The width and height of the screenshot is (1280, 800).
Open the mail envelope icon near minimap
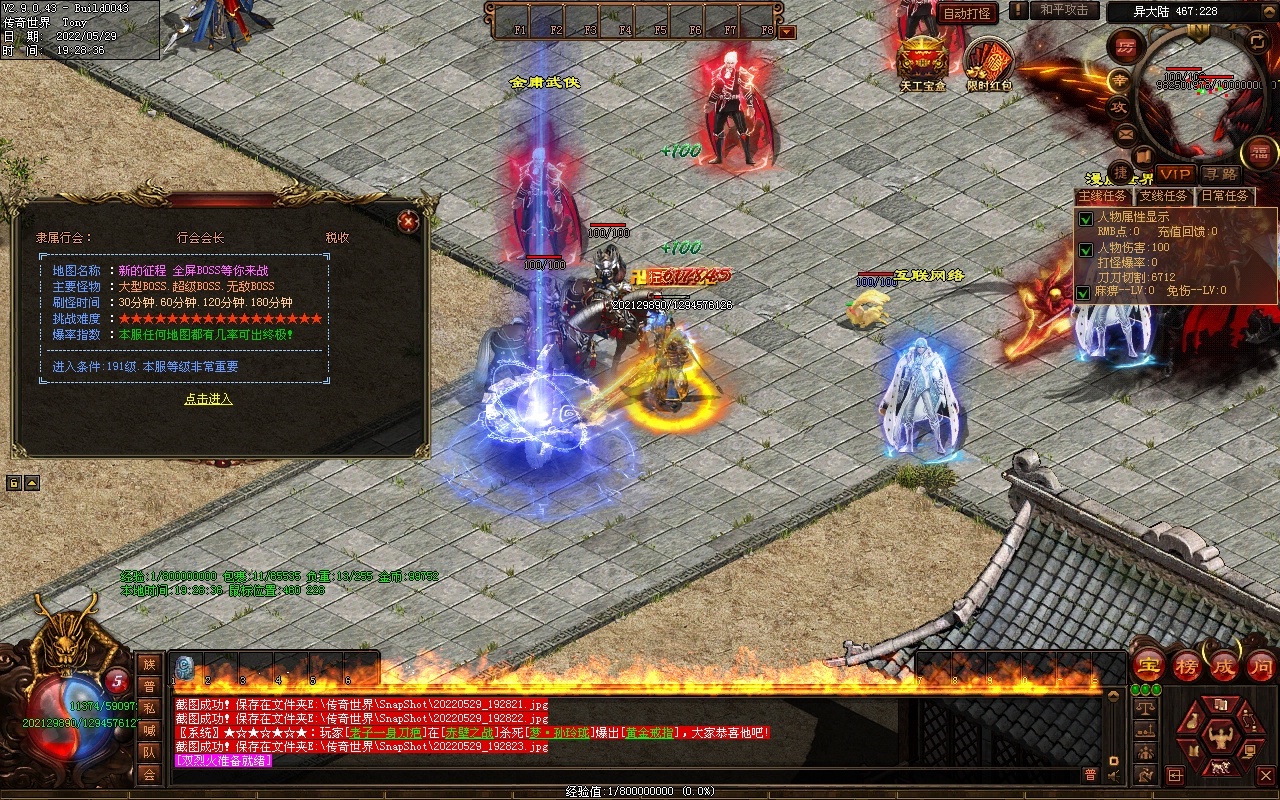[1126, 133]
